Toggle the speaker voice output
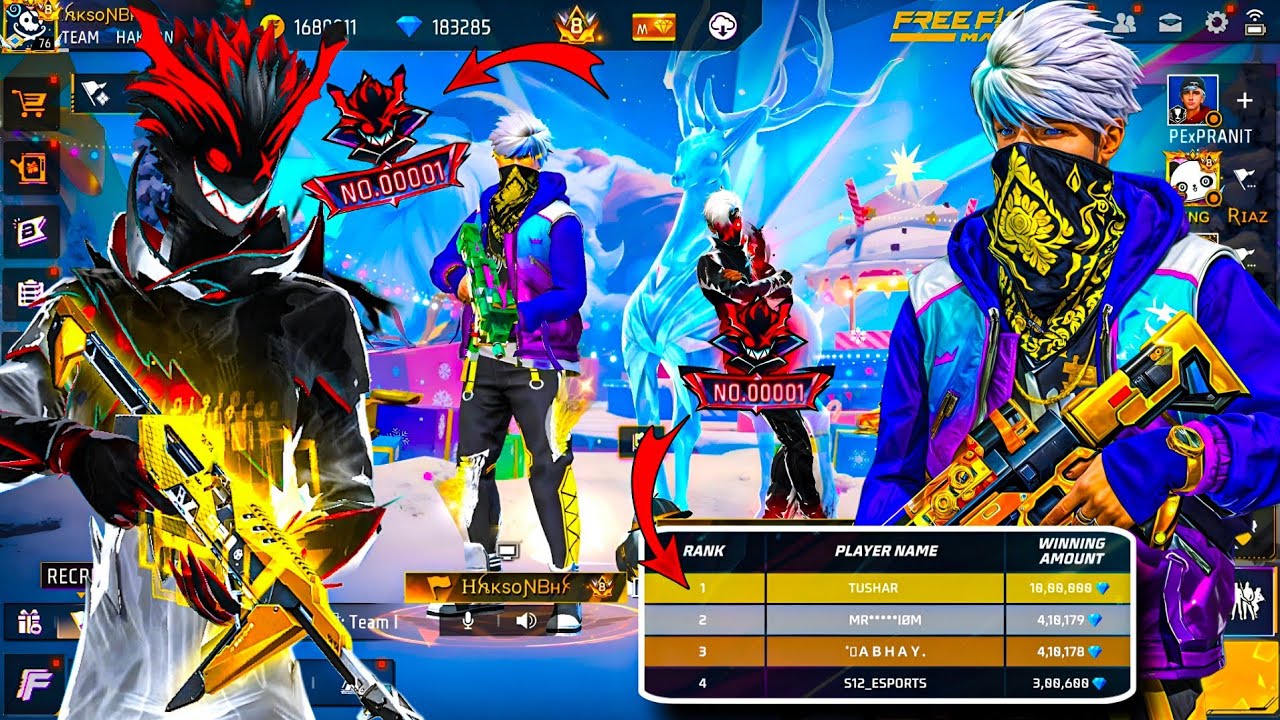 pos(526,621)
